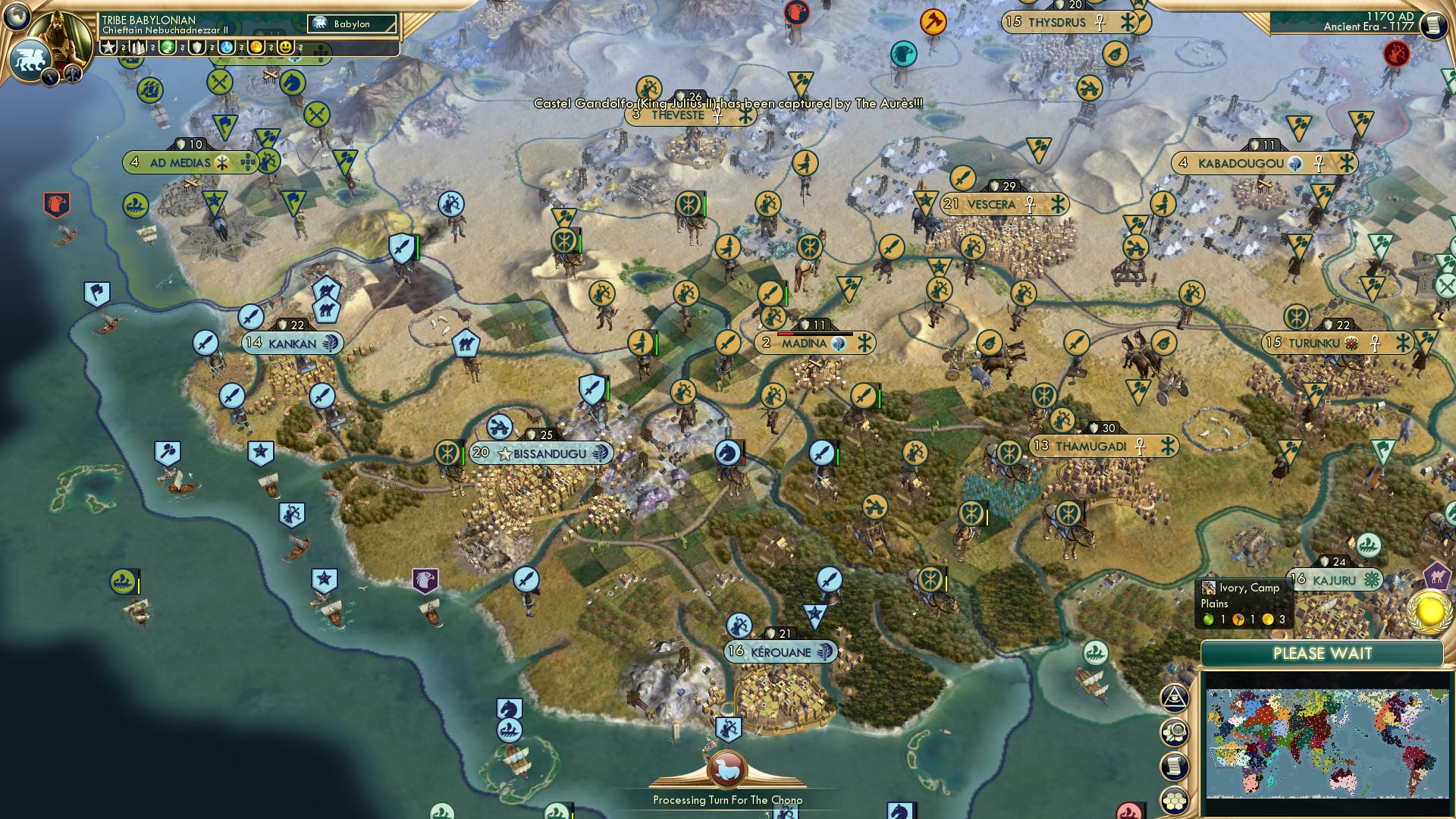The image size is (1456, 819).
Task: Open the Babylon diplomacy dropdown
Action: 353,24
